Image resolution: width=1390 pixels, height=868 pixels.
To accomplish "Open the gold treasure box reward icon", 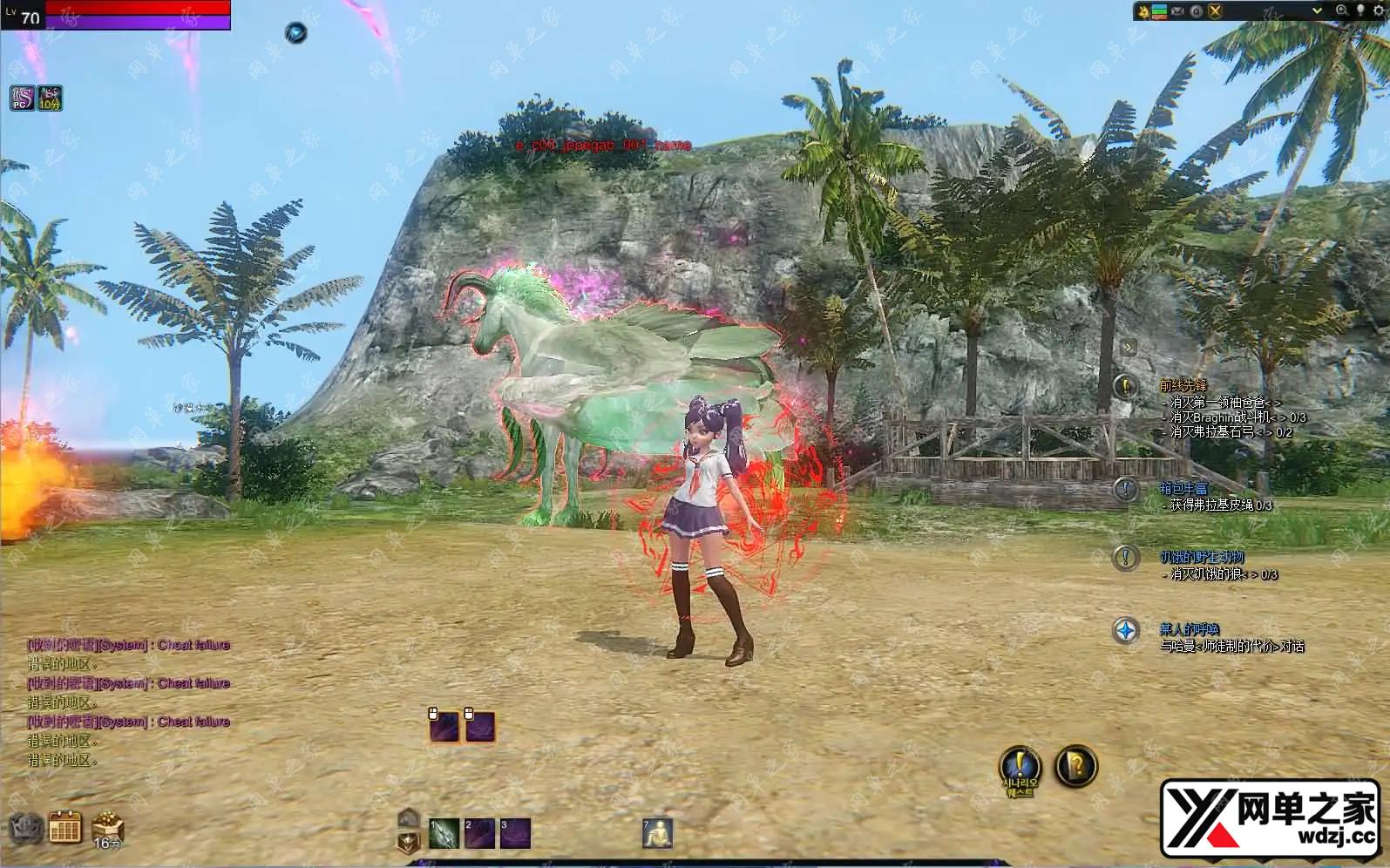I will (x=107, y=826).
